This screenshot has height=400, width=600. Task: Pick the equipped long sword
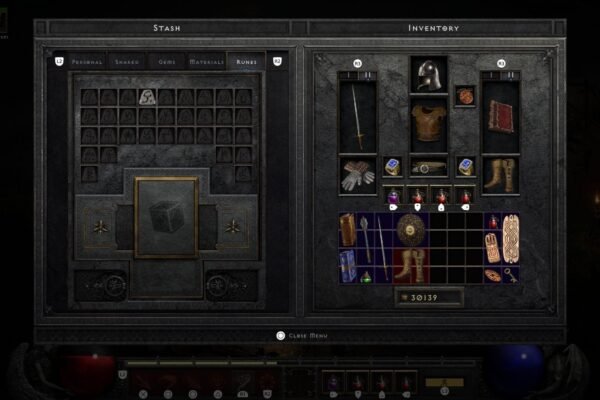point(358,116)
